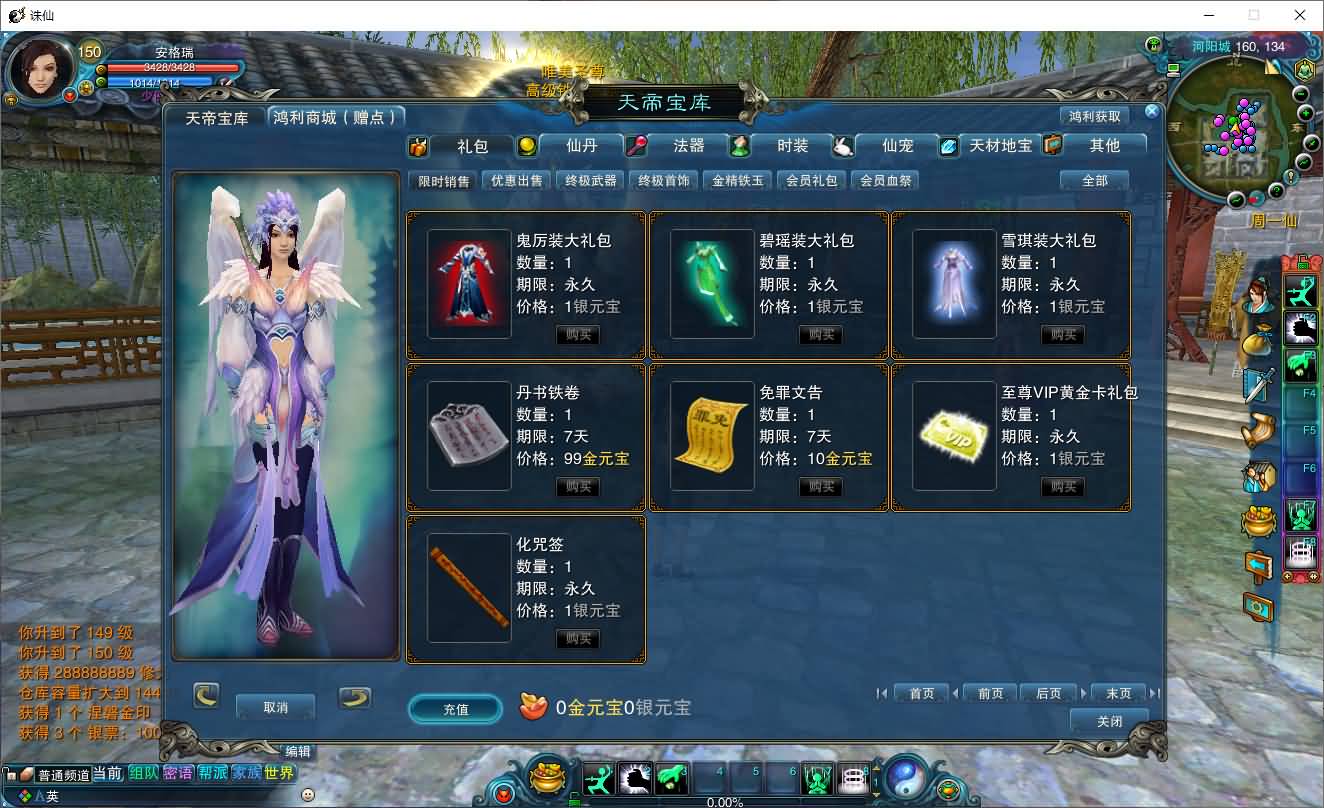Choose the 法器 category
Viewport: 1324px width, 808px height.
(688, 146)
